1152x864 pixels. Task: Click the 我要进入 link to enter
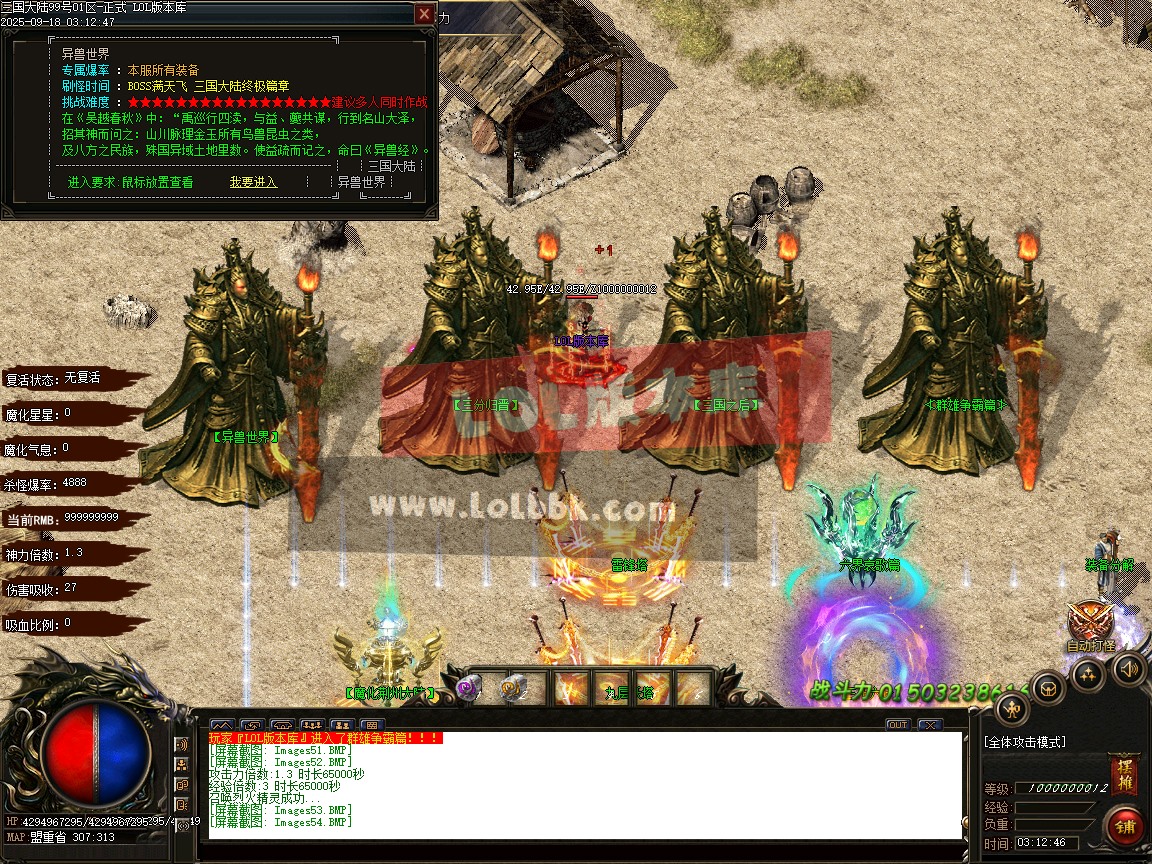(x=253, y=182)
